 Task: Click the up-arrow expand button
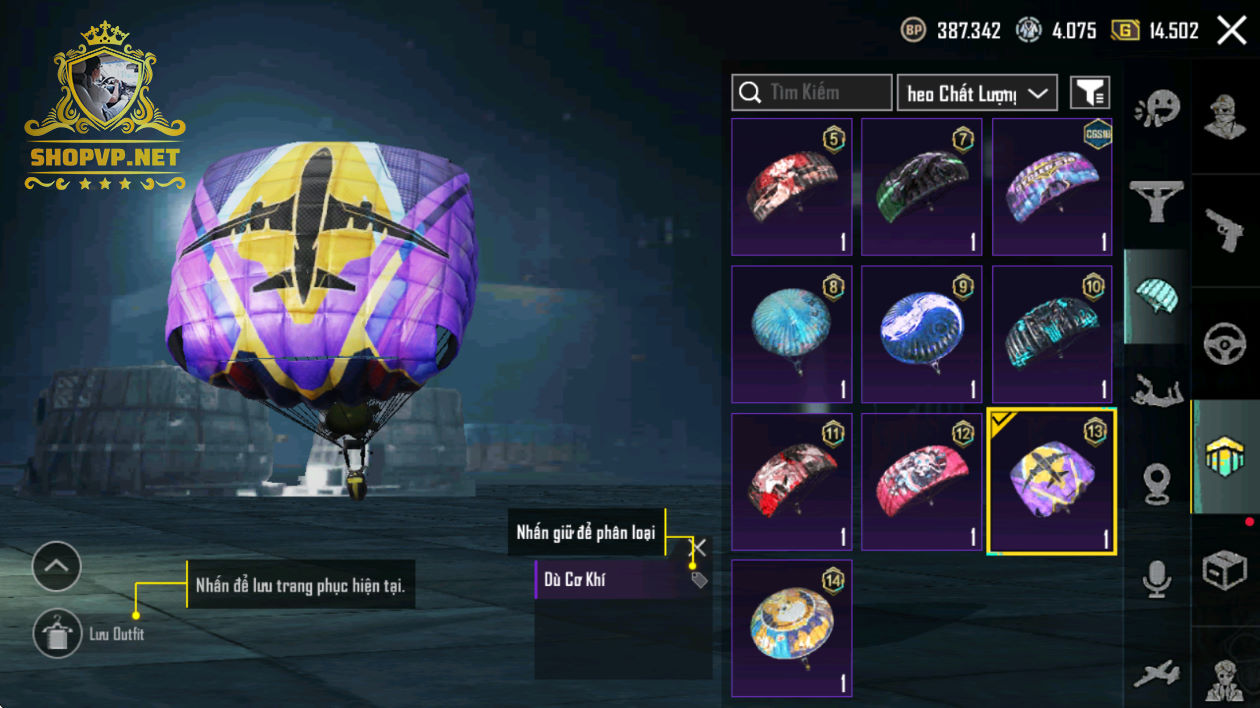click(56, 567)
